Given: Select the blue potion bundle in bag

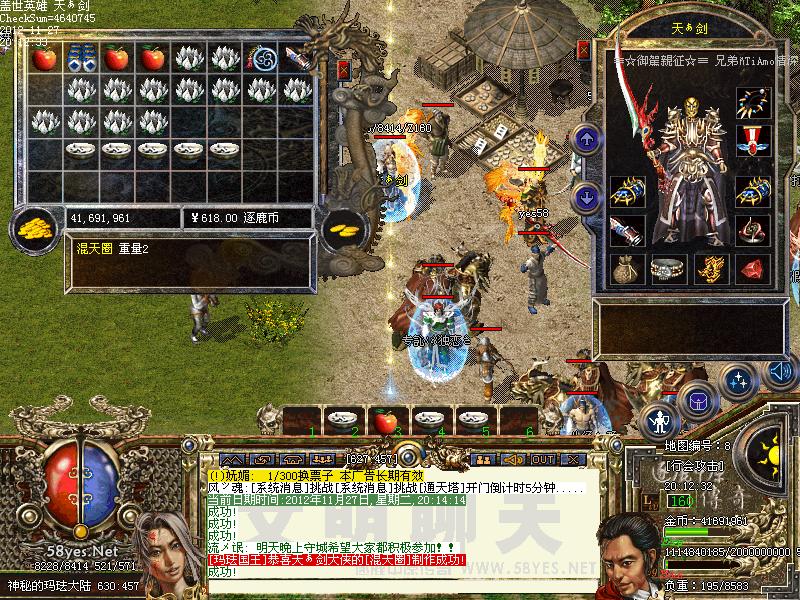Looking at the screenshot, I should click(x=81, y=58).
